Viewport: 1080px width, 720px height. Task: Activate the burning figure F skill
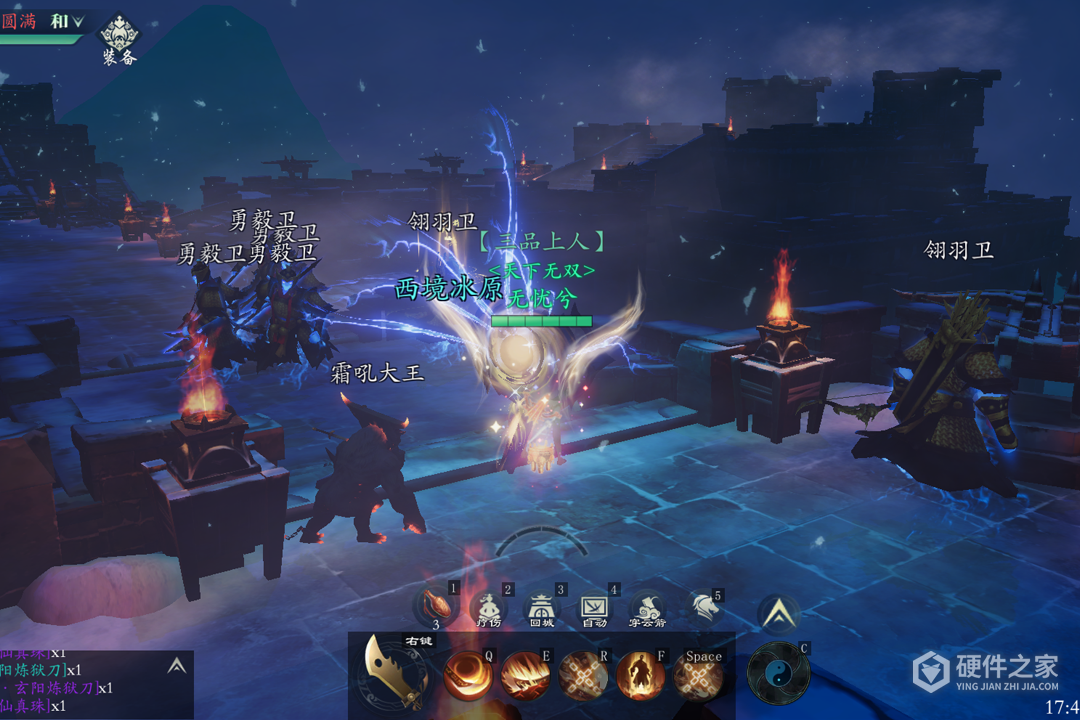pos(640,675)
